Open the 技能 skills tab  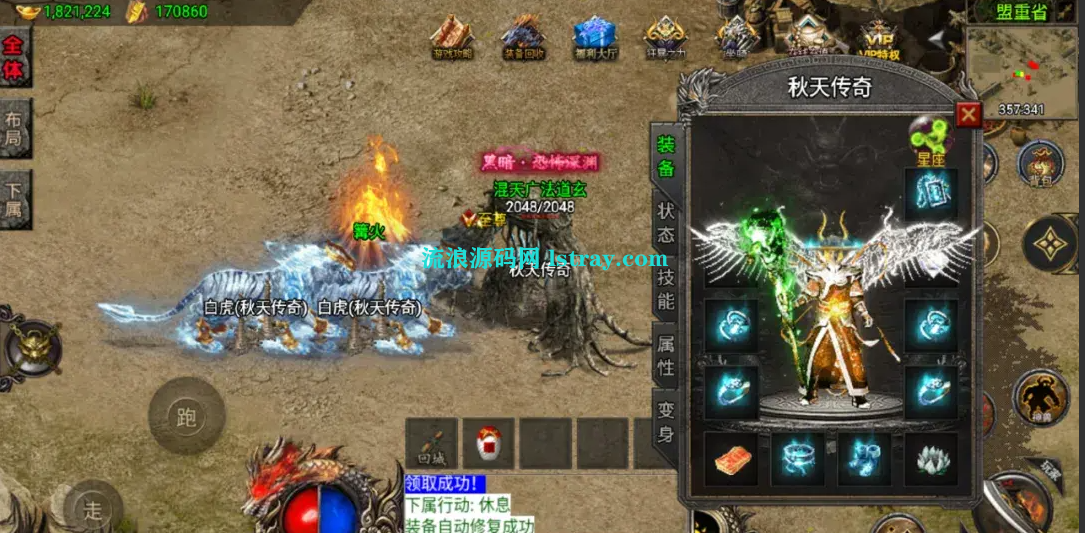(666, 288)
